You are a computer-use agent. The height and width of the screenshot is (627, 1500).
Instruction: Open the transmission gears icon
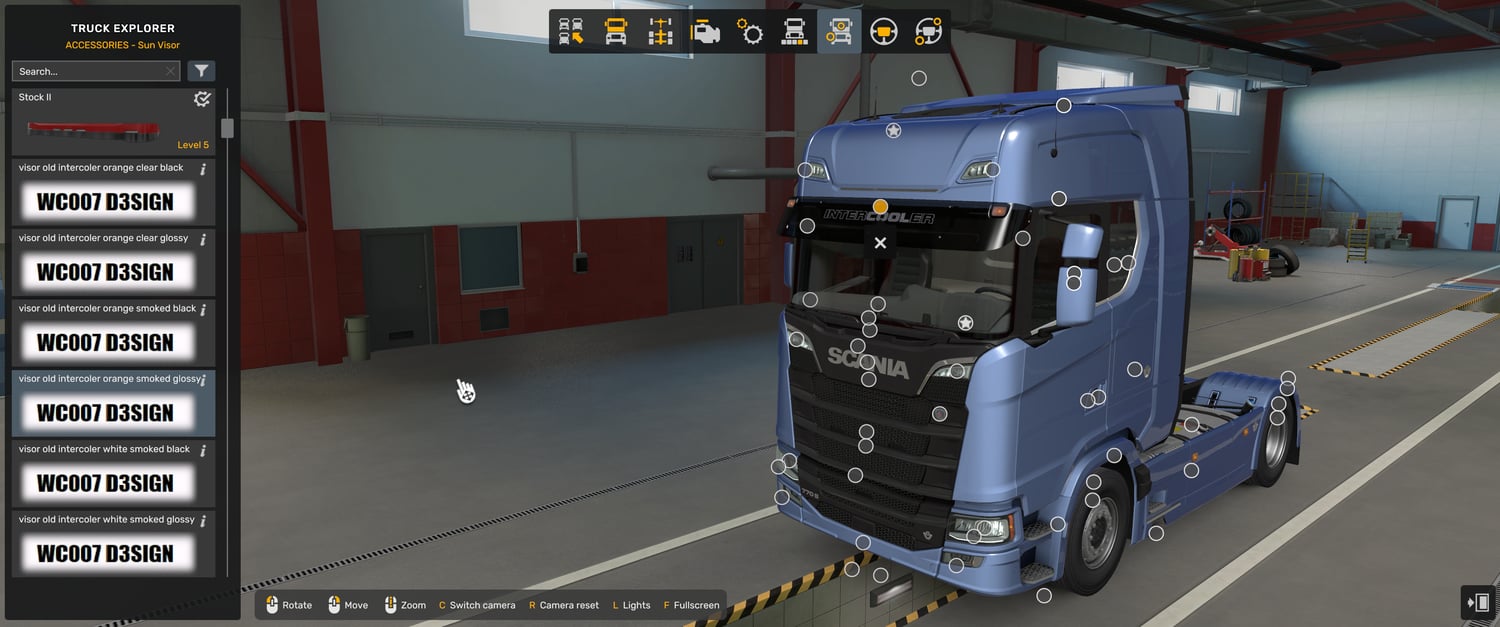[750, 32]
